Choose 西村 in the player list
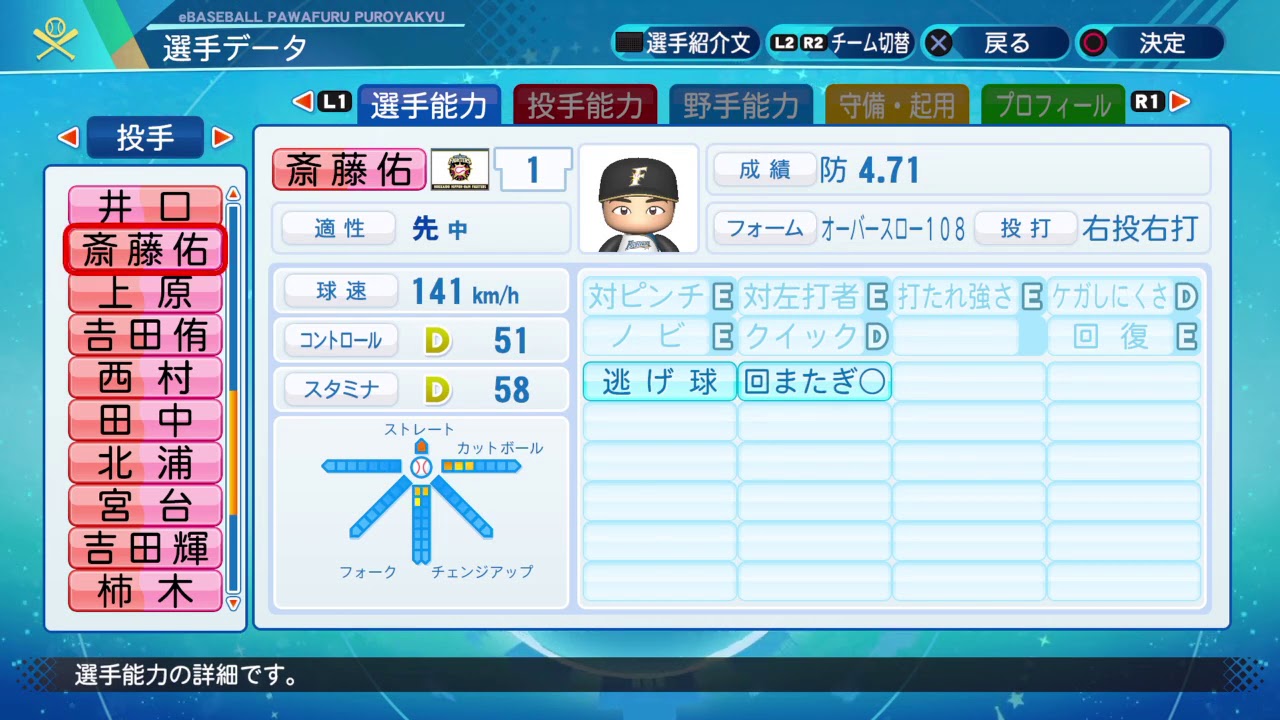1280x720 pixels. click(x=145, y=378)
